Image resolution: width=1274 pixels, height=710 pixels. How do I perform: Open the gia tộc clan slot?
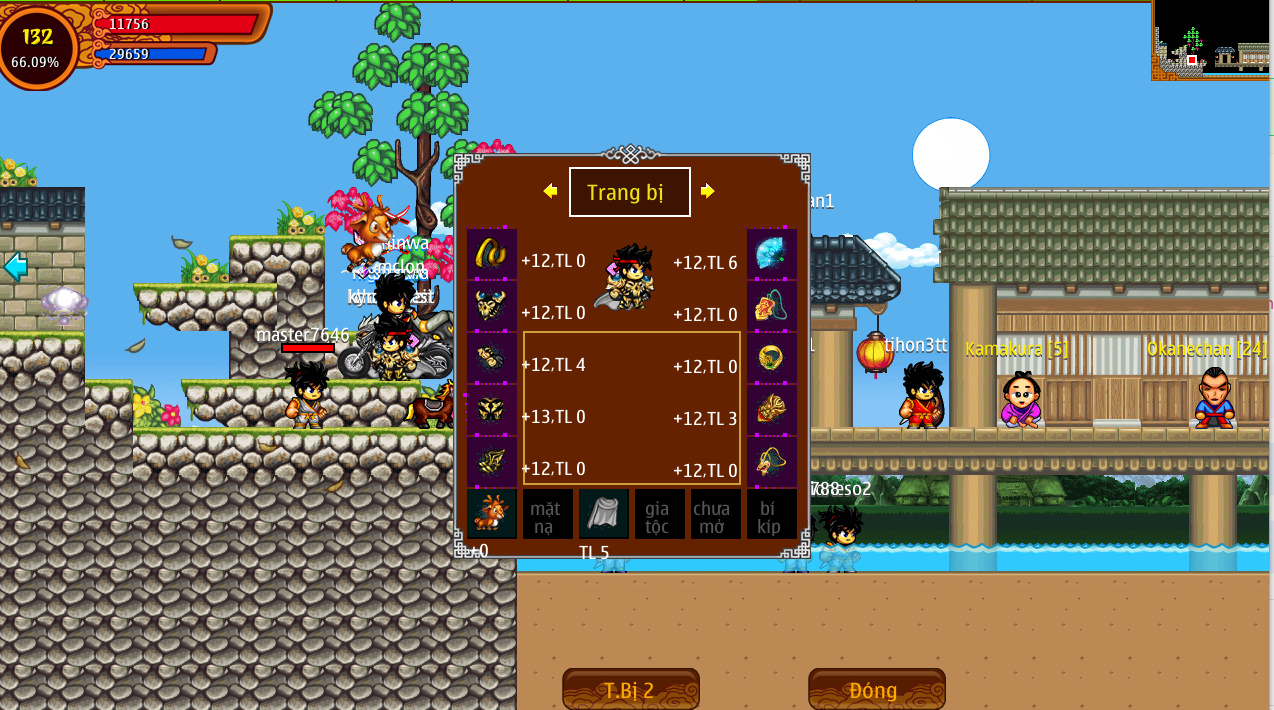point(659,514)
